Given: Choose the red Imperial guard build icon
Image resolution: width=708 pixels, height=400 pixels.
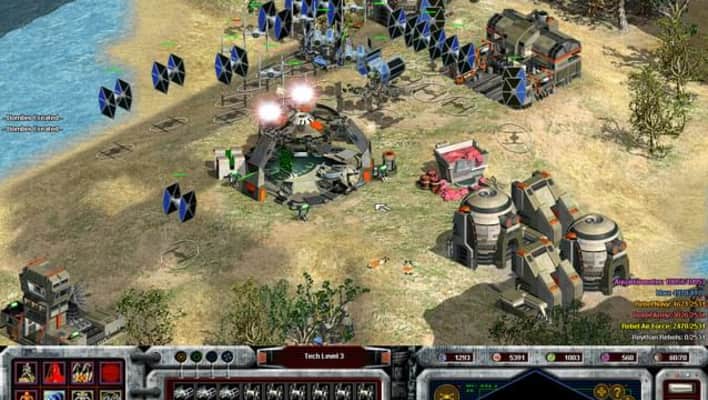Looking at the screenshot, I should click(x=53, y=373).
